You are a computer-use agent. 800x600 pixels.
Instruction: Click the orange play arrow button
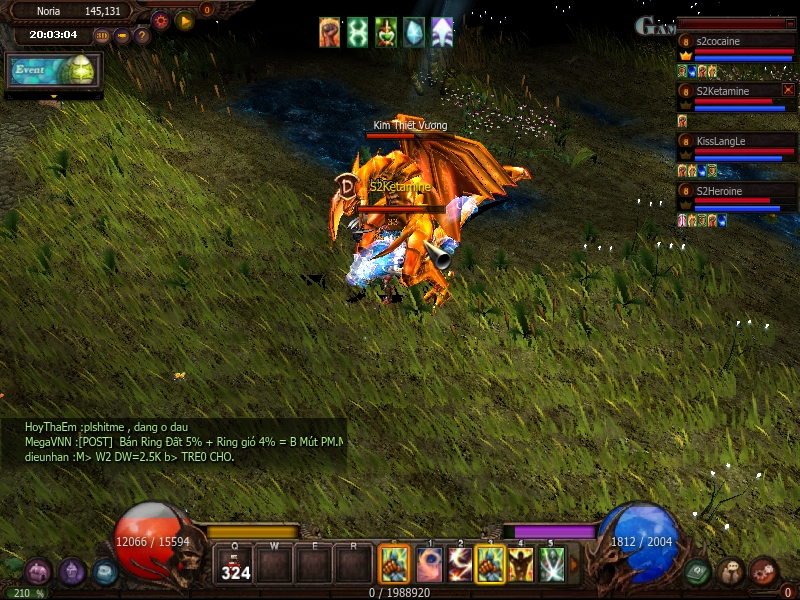coord(184,19)
